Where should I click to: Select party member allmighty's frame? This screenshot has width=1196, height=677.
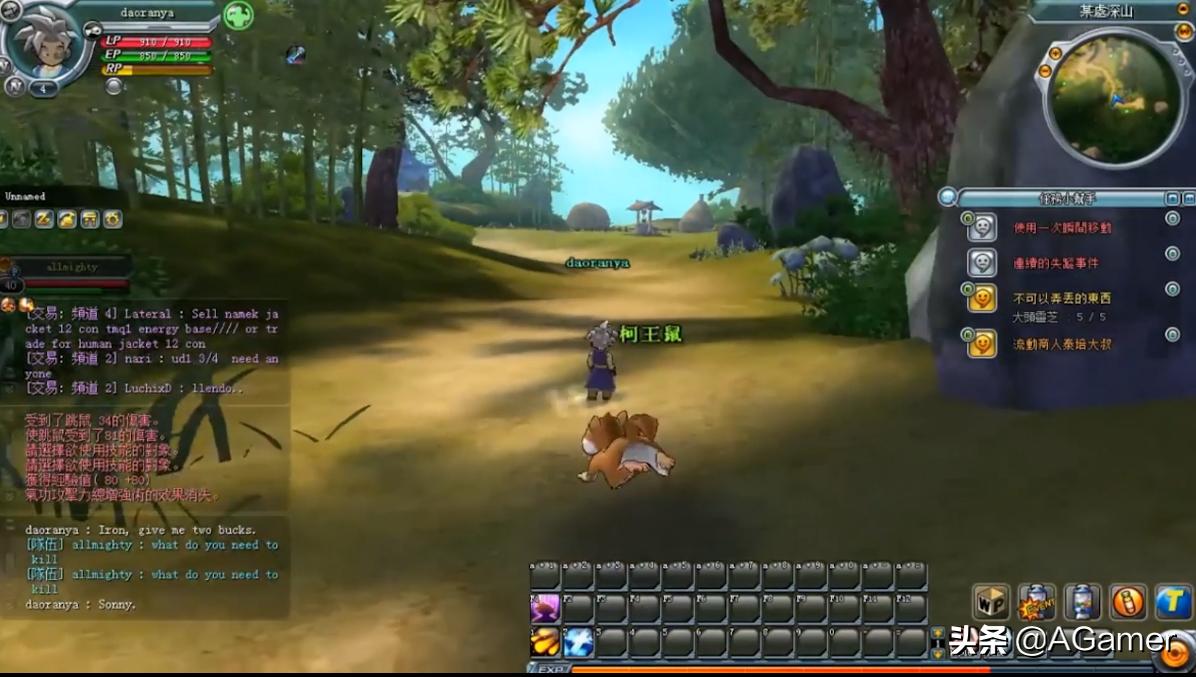[x=70, y=268]
